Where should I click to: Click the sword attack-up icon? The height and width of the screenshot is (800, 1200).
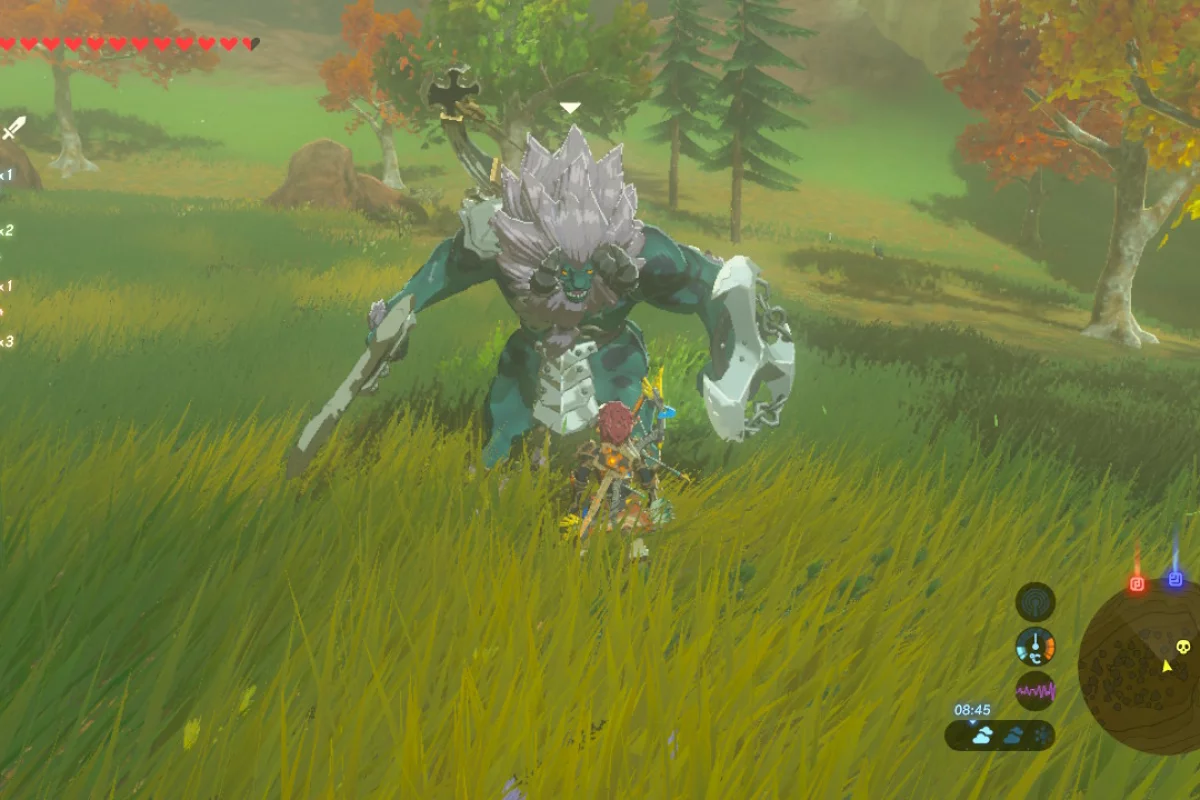pyautogui.click(x=14, y=128)
